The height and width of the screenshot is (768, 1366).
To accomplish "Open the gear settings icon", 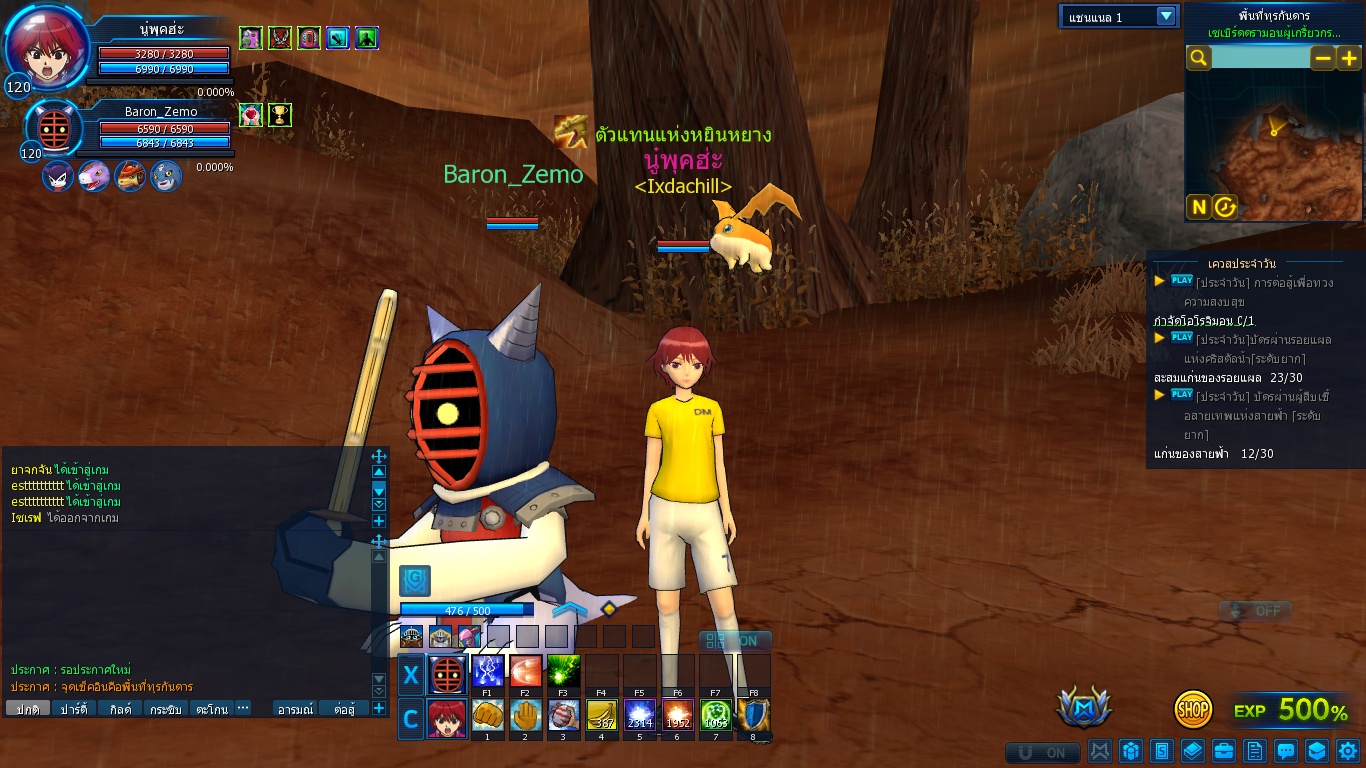I will [1347, 750].
